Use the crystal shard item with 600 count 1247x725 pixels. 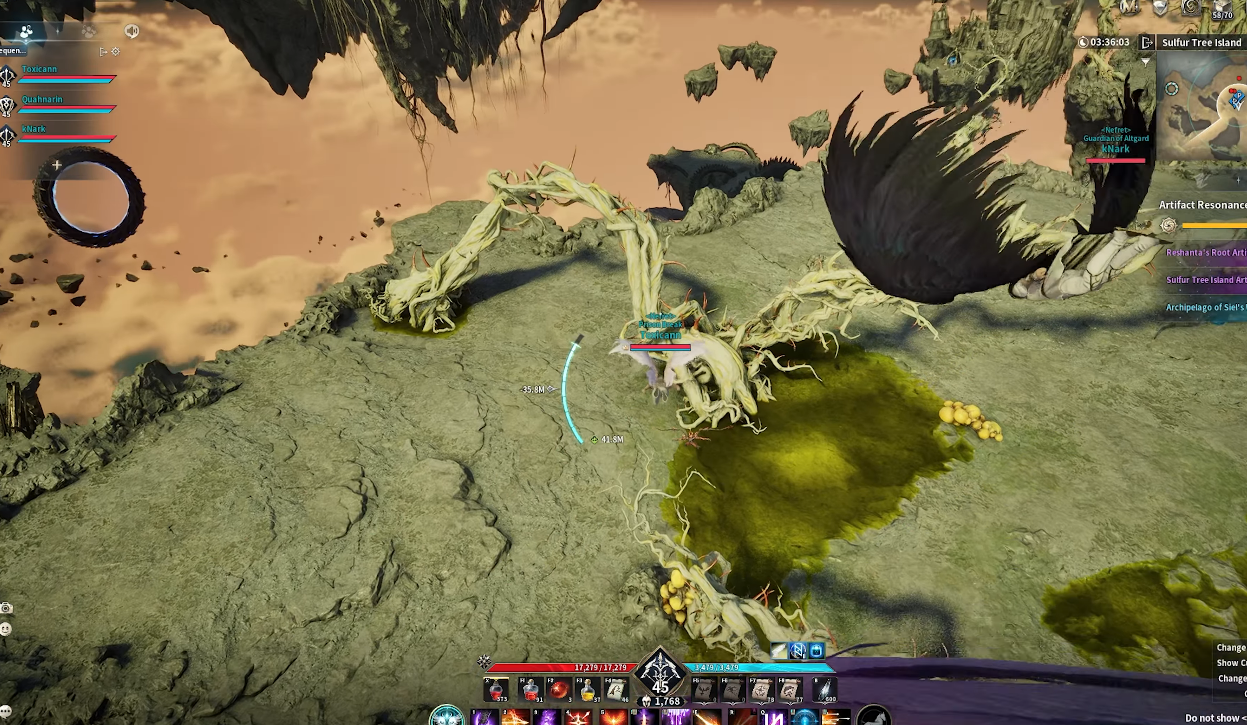click(824, 689)
